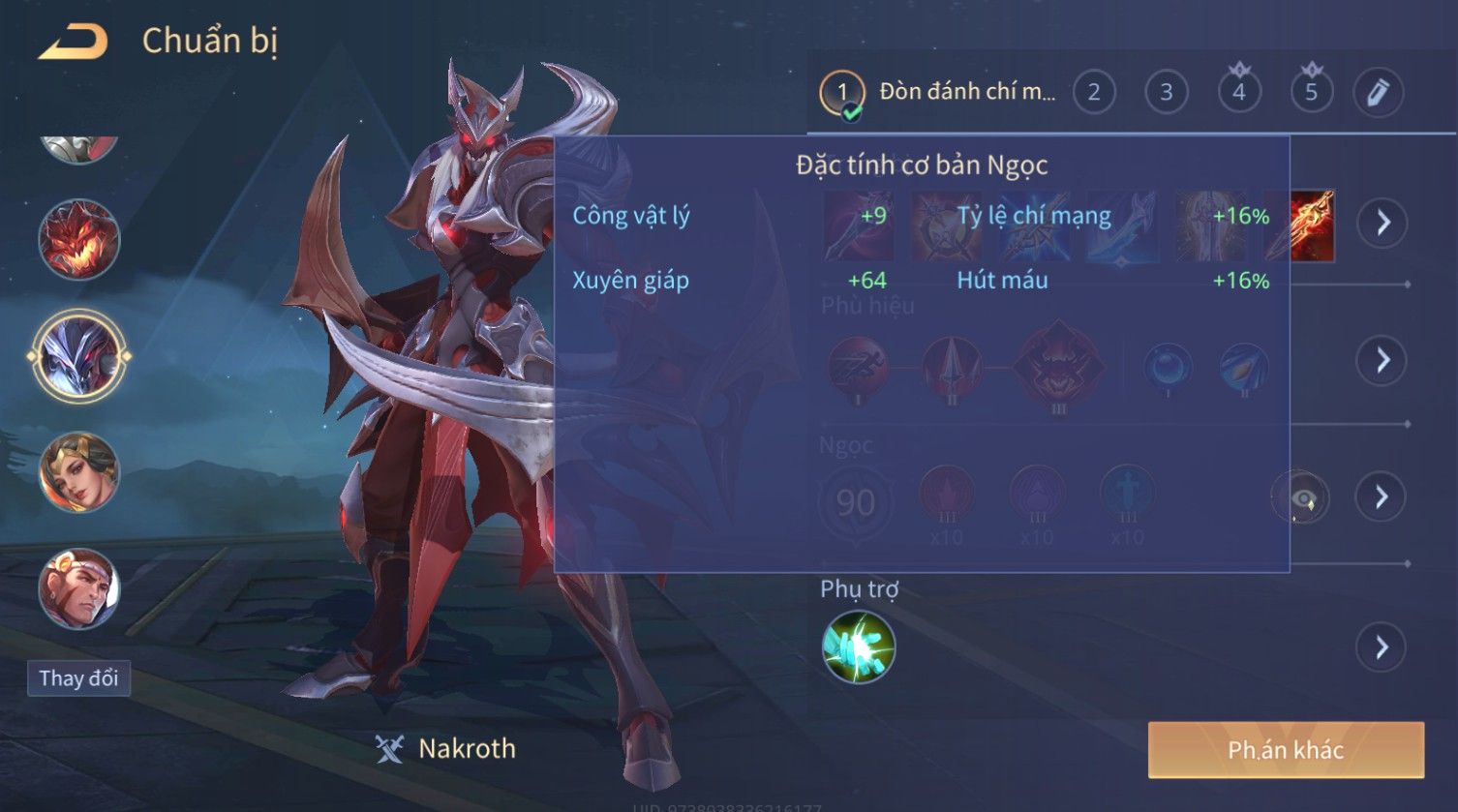This screenshot has height=812, width=1458.
Task: Click the Thay đổi button
Action: click(x=78, y=677)
